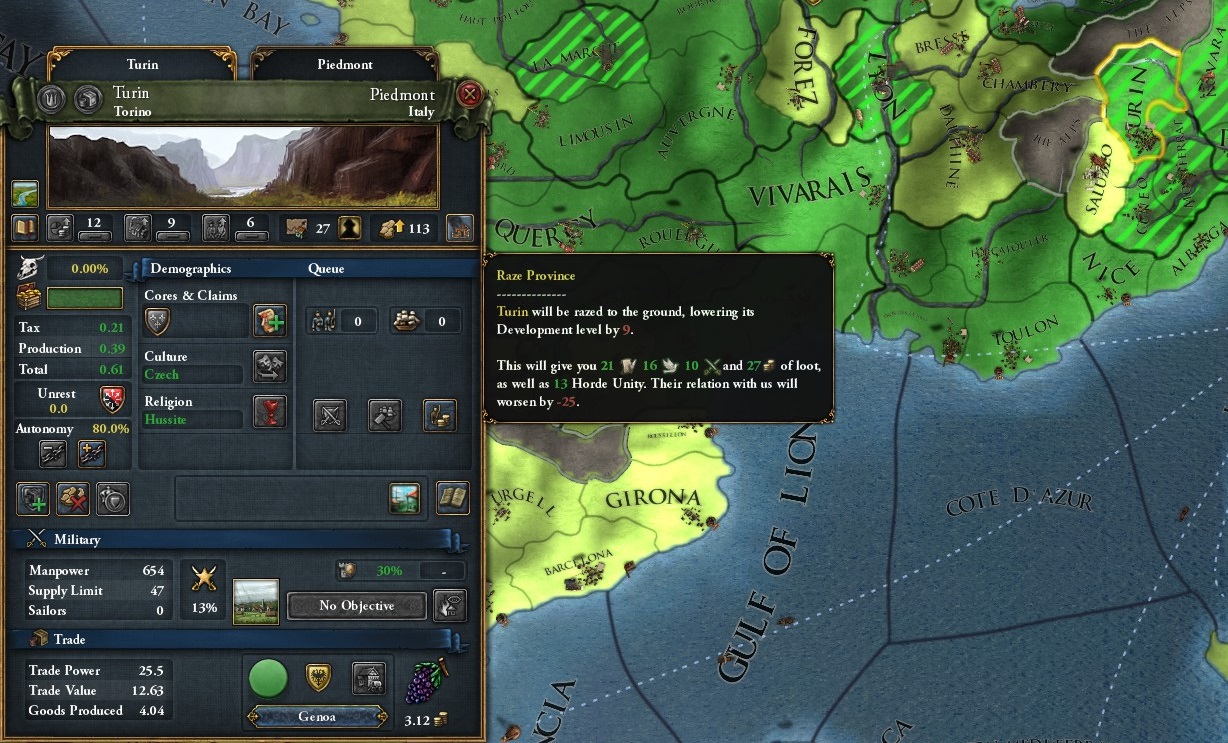The height and width of the screenshot is (743, 1228).
Task: Switch to the Turin province tab
Action: click(x=142, y=65)
